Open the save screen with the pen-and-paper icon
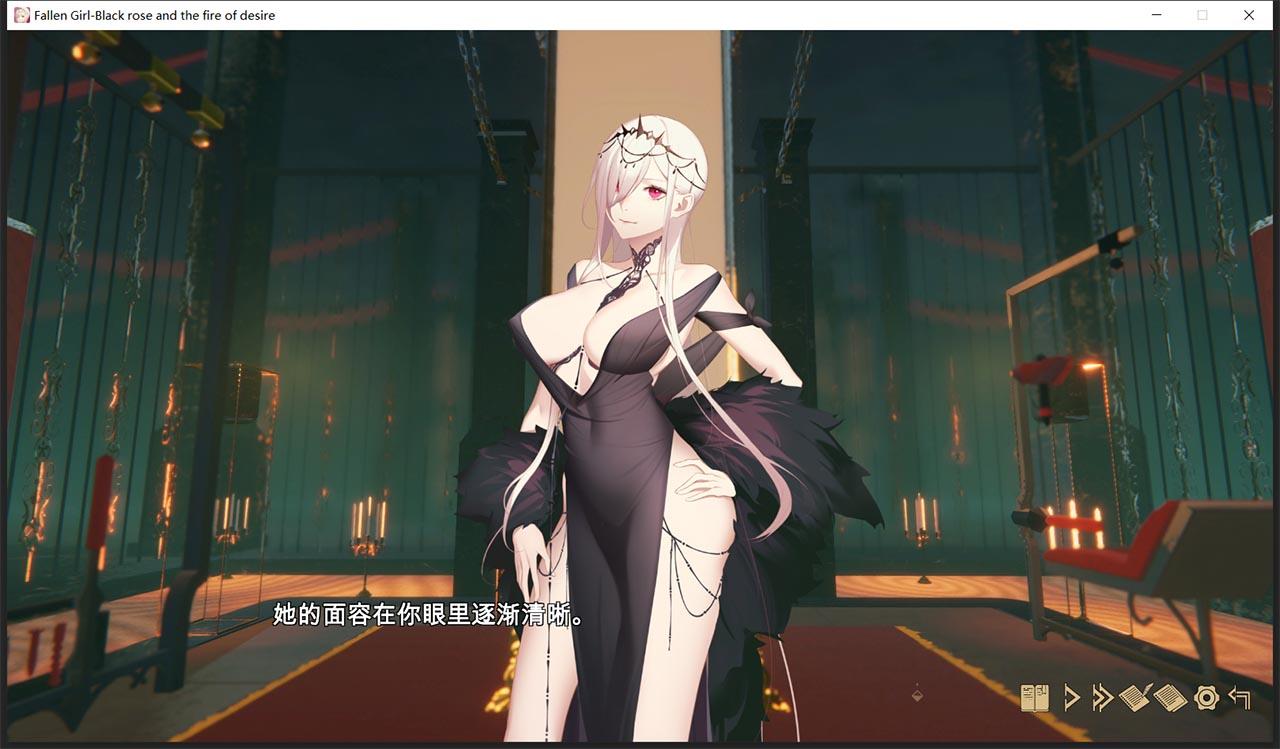This screenshot has width=1280, height=749. (x=1134, y=696)
